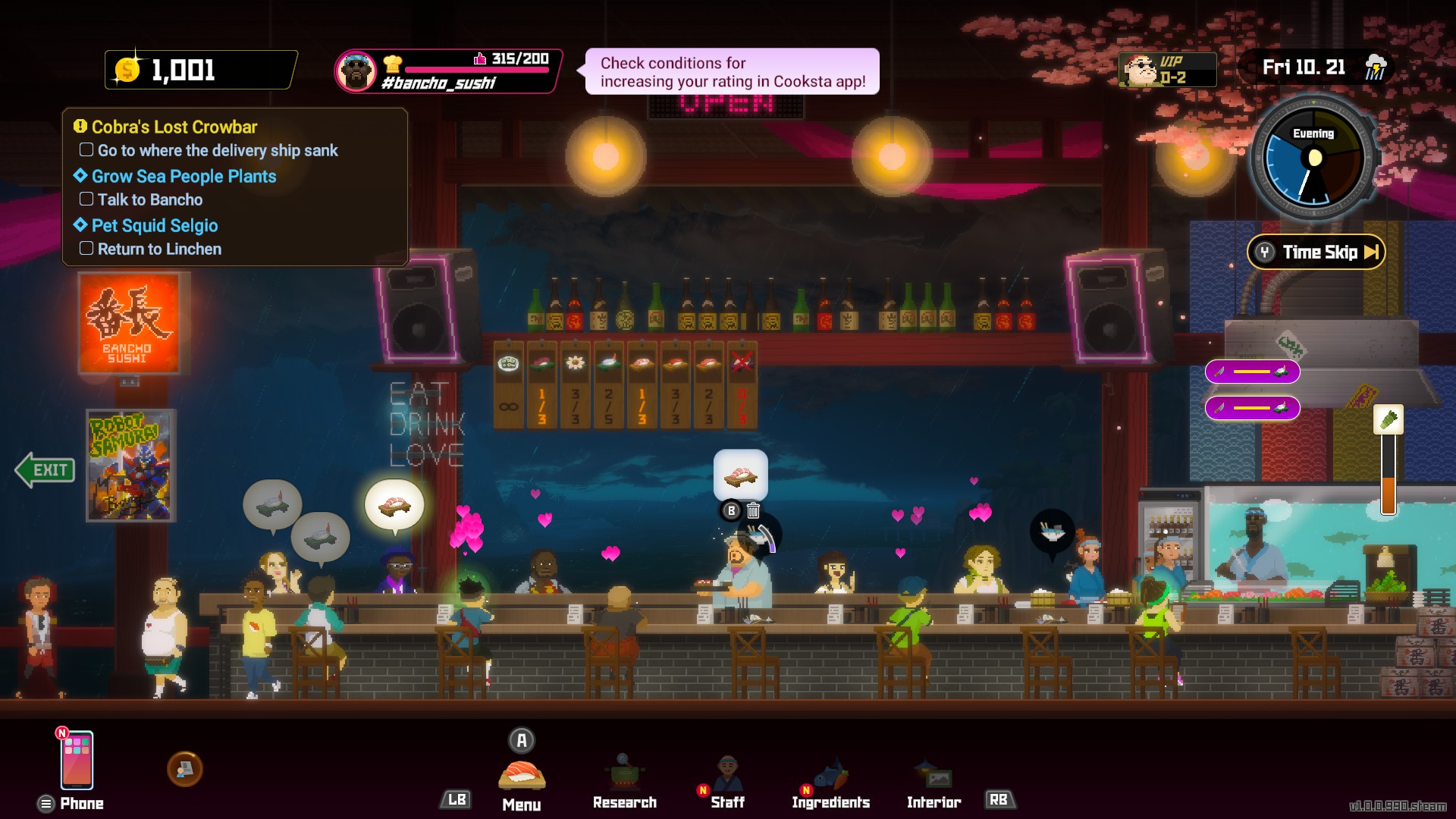Click the Evening day-cycle clock
The height and width of the screenshot is (819, 1456).
point(1313,159)
